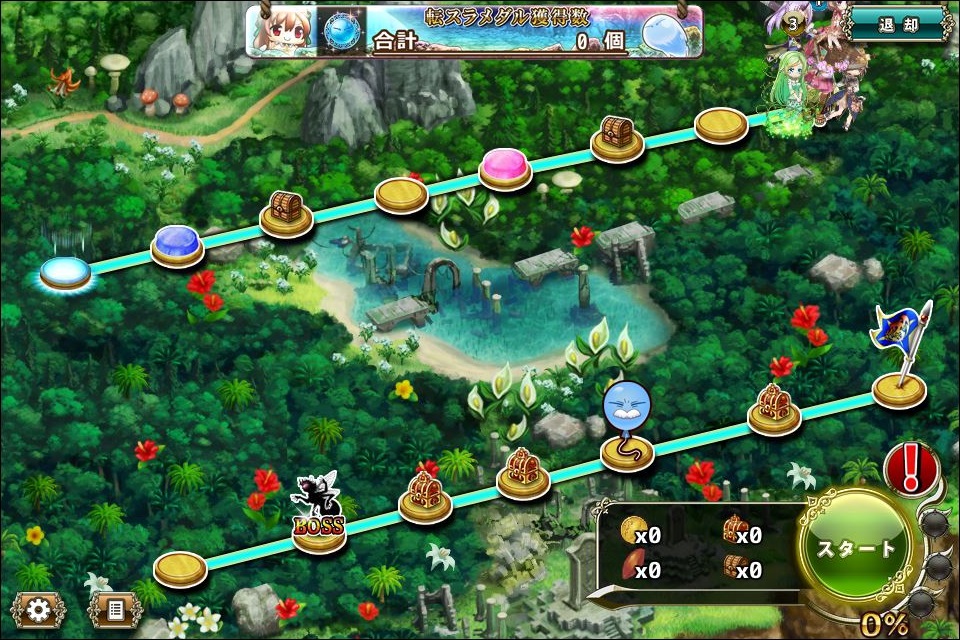The image size is (960, 640).
Task: Open the document list icon
Action: (x=115, y=609)
